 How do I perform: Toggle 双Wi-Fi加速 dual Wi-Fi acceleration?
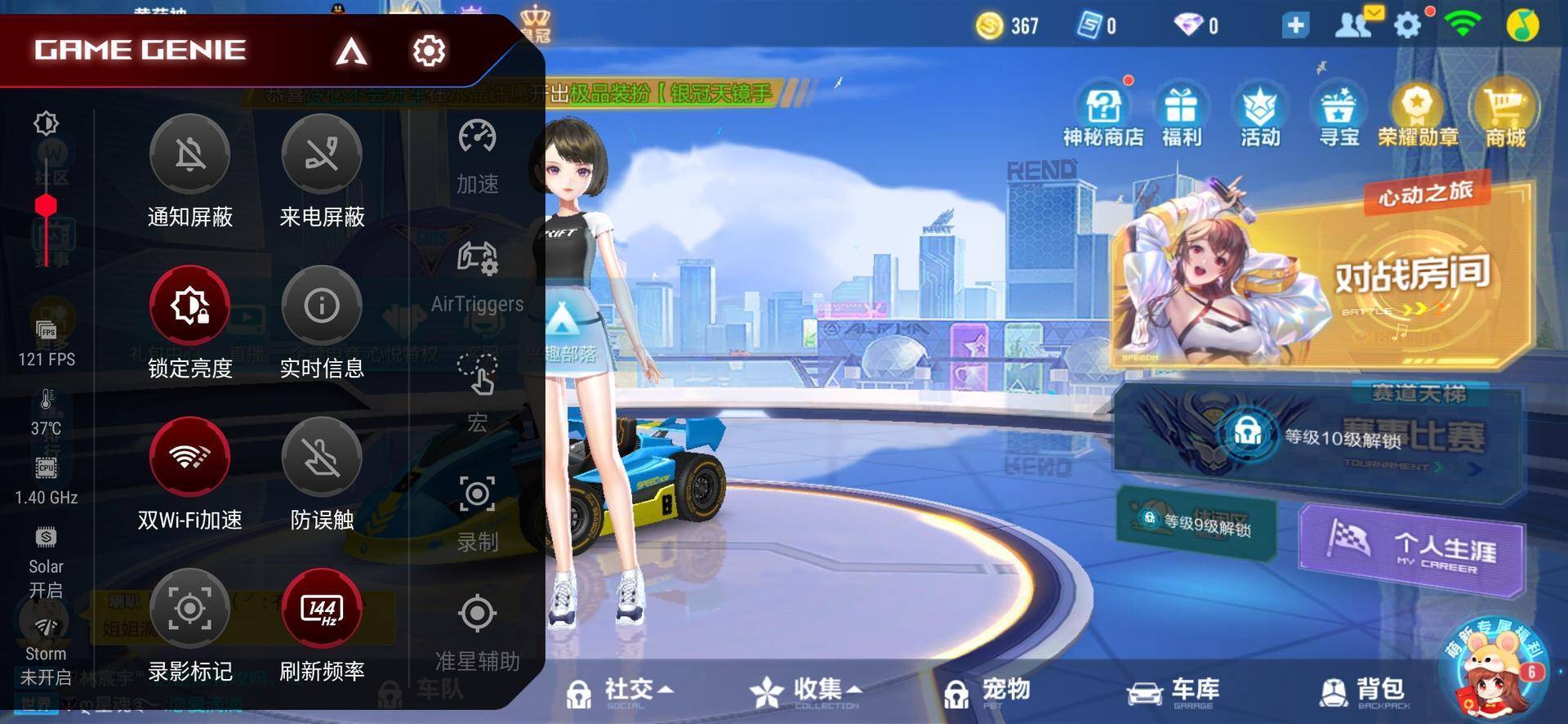[x=189, y=458]
